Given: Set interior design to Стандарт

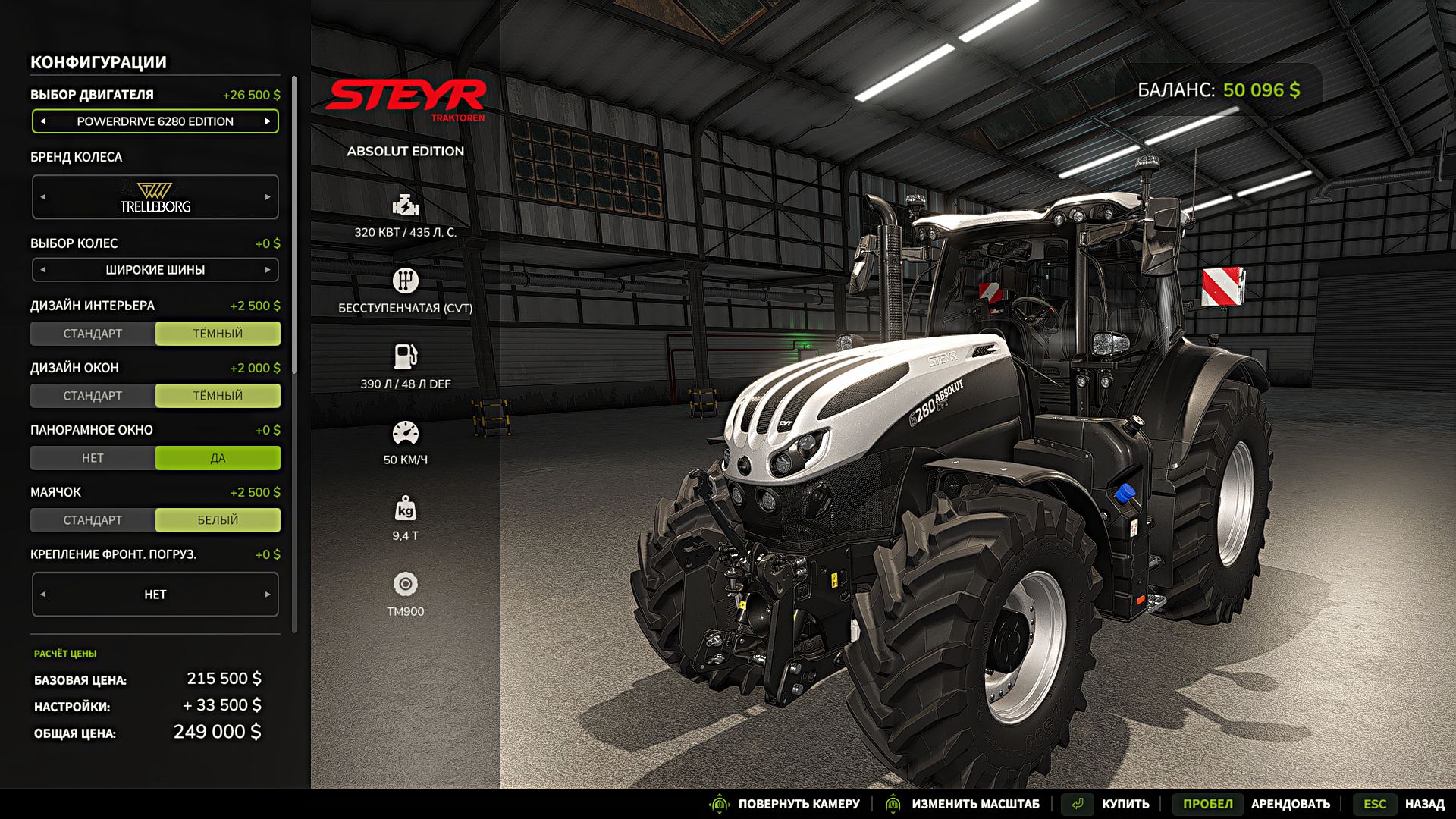Looking at the screenshot, I should pyautogui.click(x=93, y=334).
